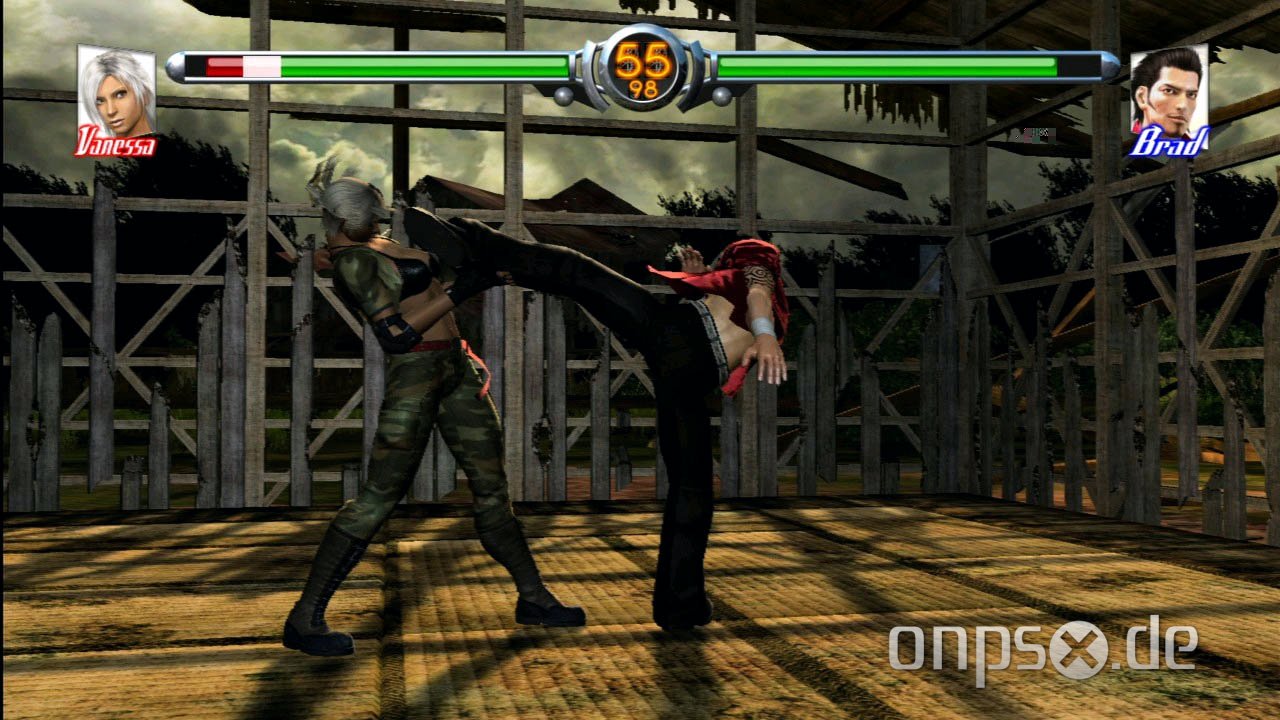The width and height of the screenshot is (1280, 720).
Task: Click the pale pink portion of Vanessa's health bar
Action: 262,66
